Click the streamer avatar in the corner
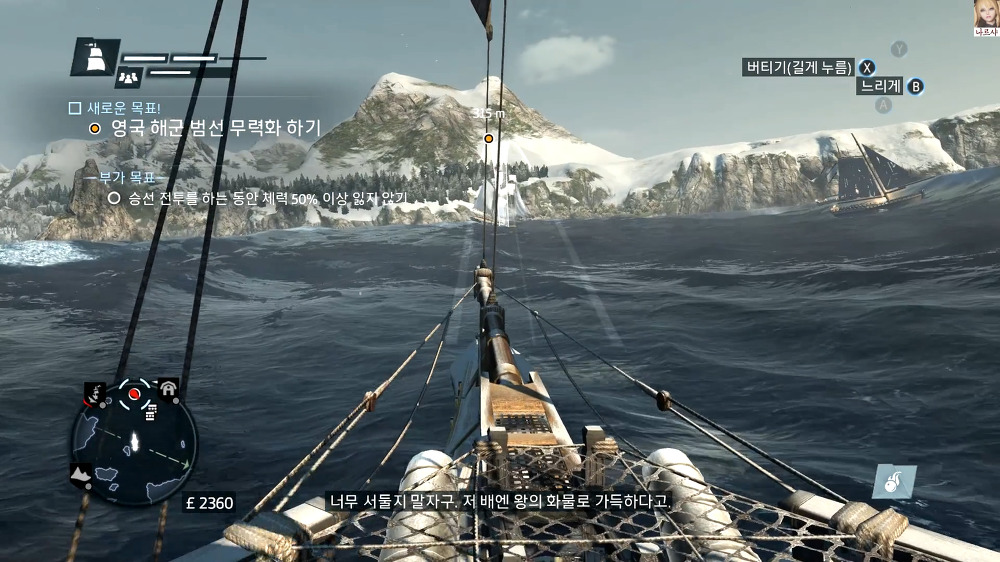The image size is (1000, 562). point(984,14)
